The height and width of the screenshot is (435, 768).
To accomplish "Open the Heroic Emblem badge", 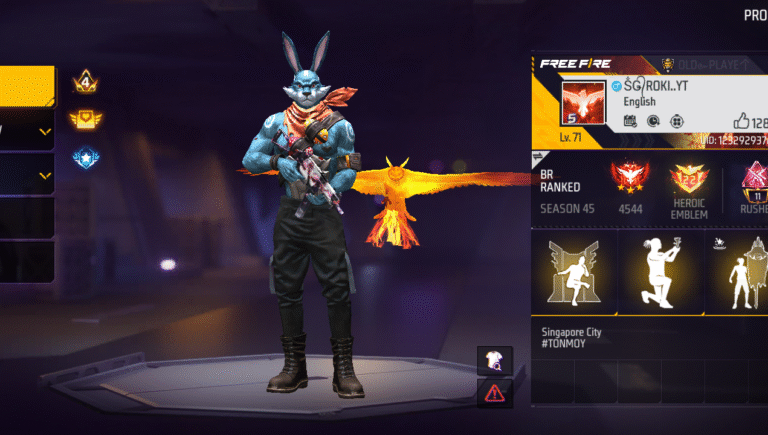I will 689,183.
